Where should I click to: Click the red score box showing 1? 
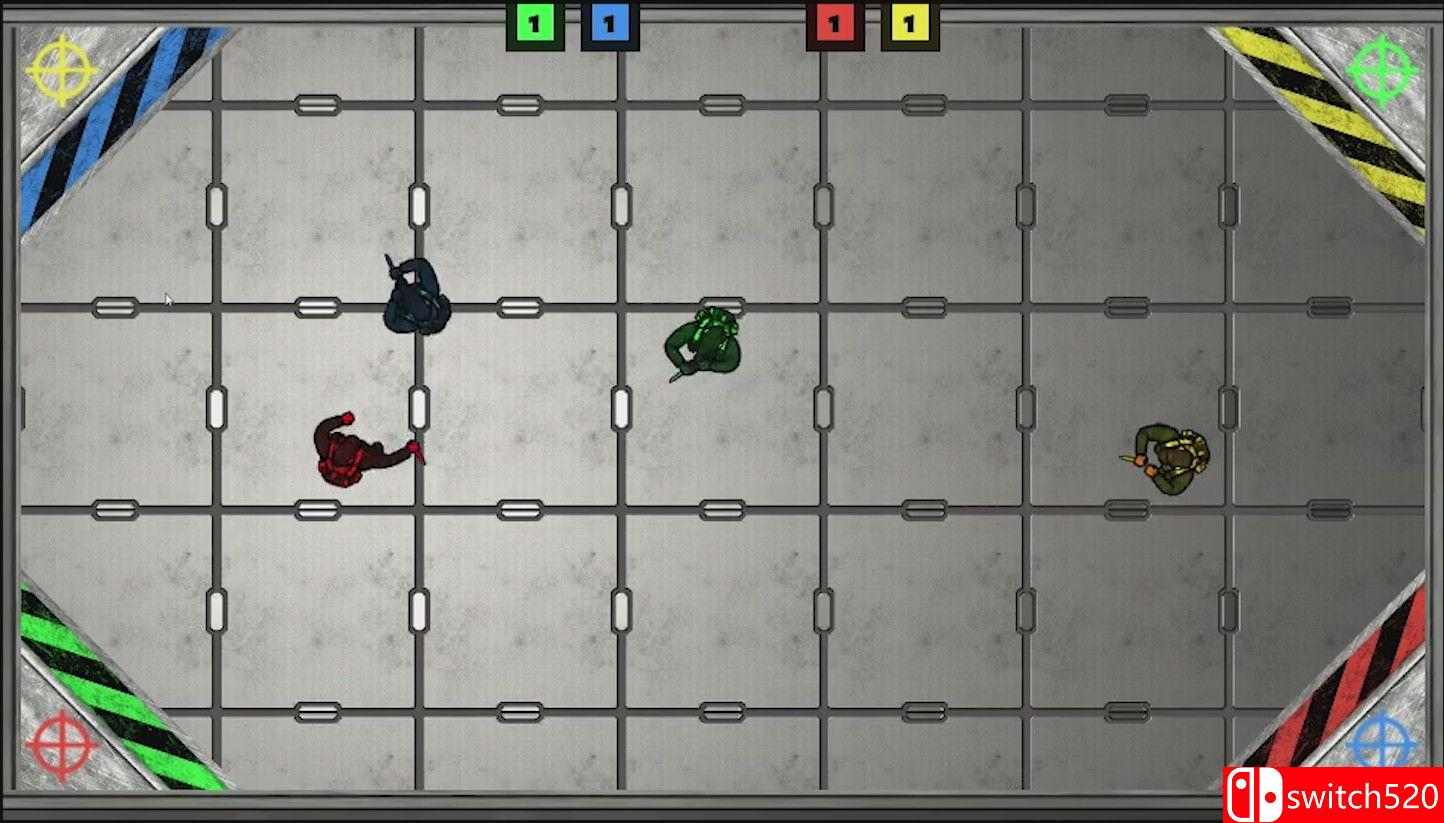pyautogui.click(x=833, y=21)
